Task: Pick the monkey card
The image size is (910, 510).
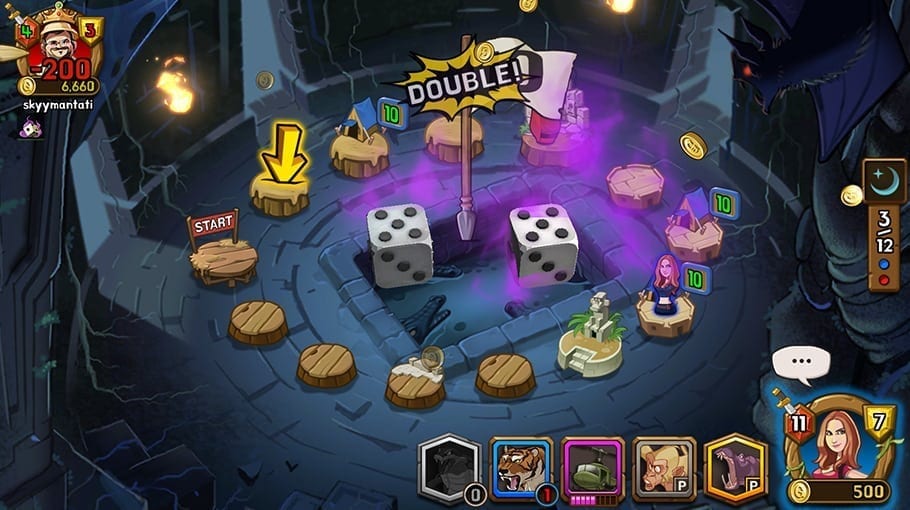Action: [x=664, y=468]
